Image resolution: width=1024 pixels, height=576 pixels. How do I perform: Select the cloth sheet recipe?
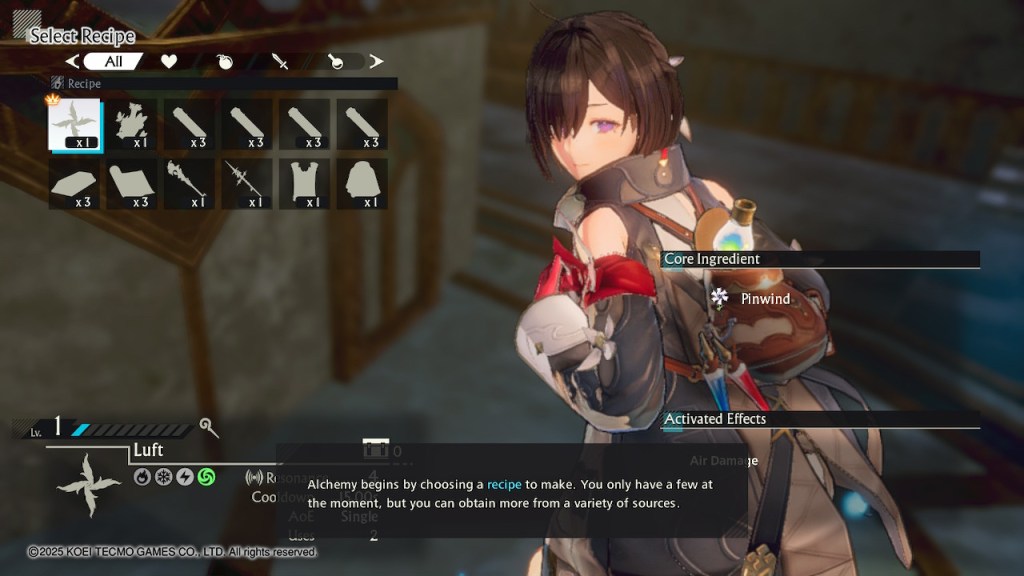click(132, 184)
